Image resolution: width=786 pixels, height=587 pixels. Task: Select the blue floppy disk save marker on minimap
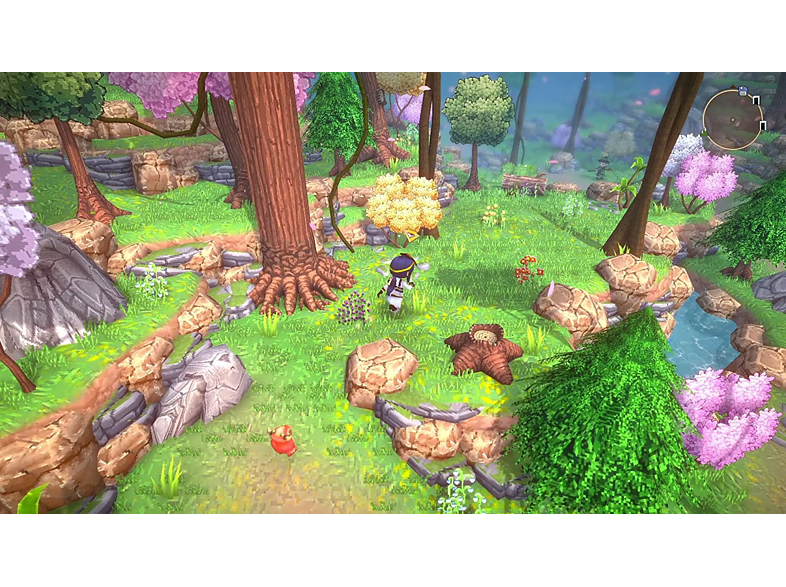[x=743, y=92]
